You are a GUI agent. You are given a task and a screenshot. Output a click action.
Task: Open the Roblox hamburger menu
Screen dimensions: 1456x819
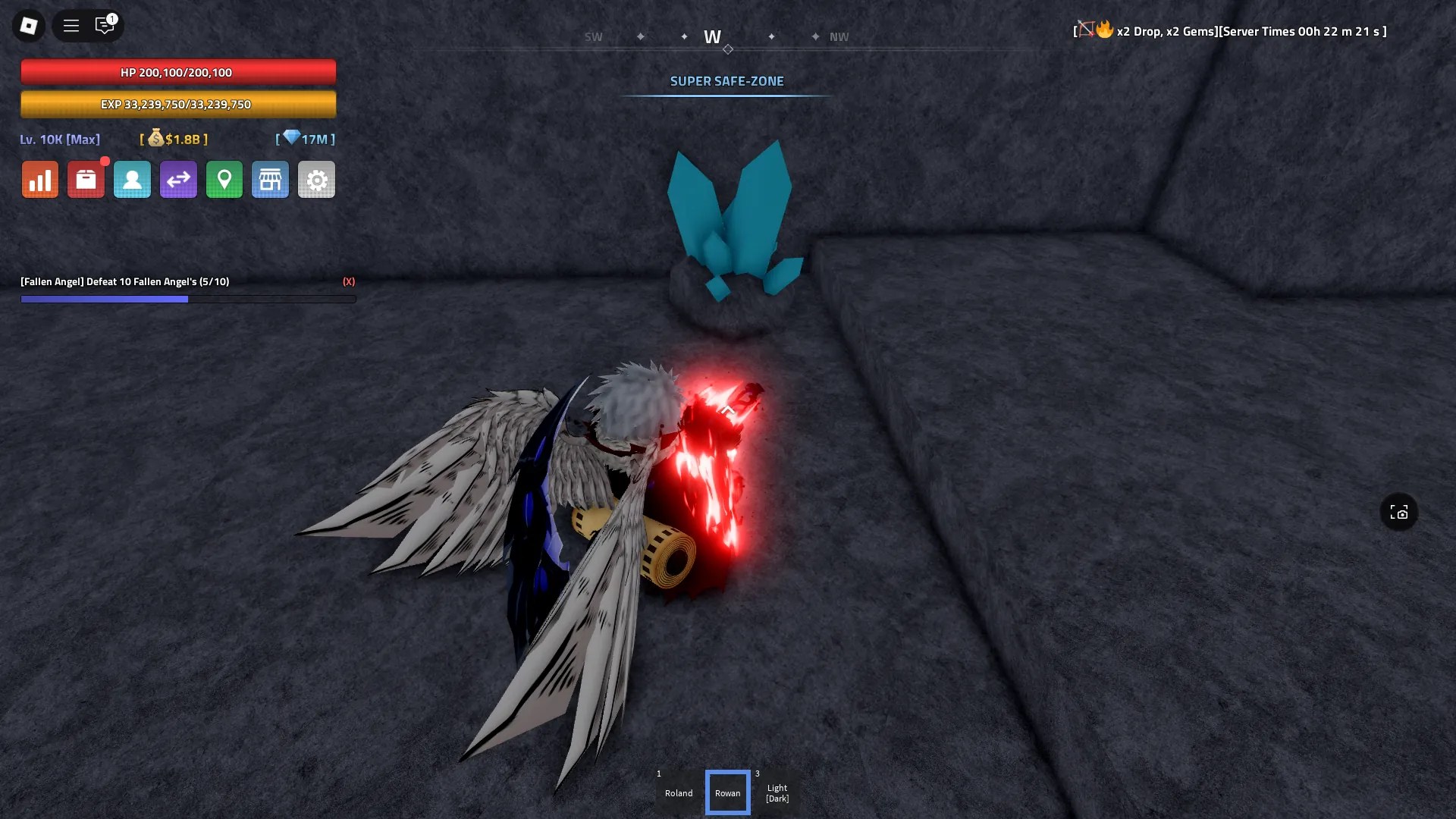pos(71,25)
